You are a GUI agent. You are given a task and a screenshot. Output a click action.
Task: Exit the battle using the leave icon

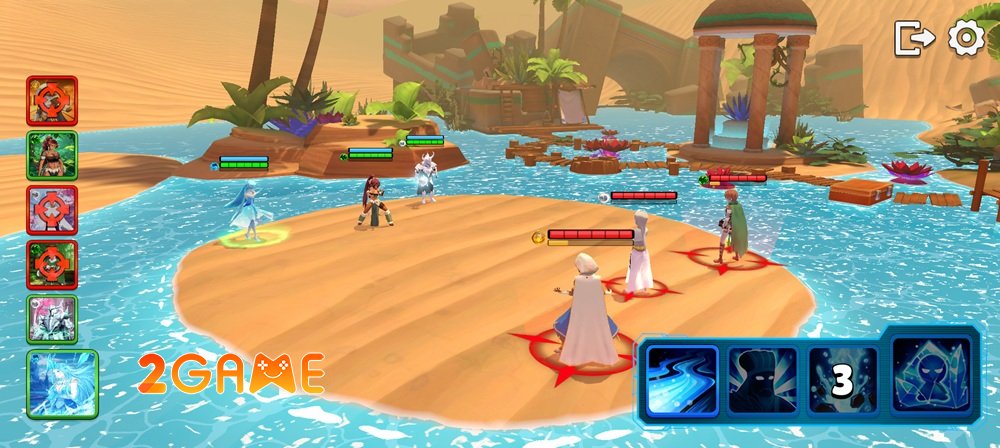[914, 38]
